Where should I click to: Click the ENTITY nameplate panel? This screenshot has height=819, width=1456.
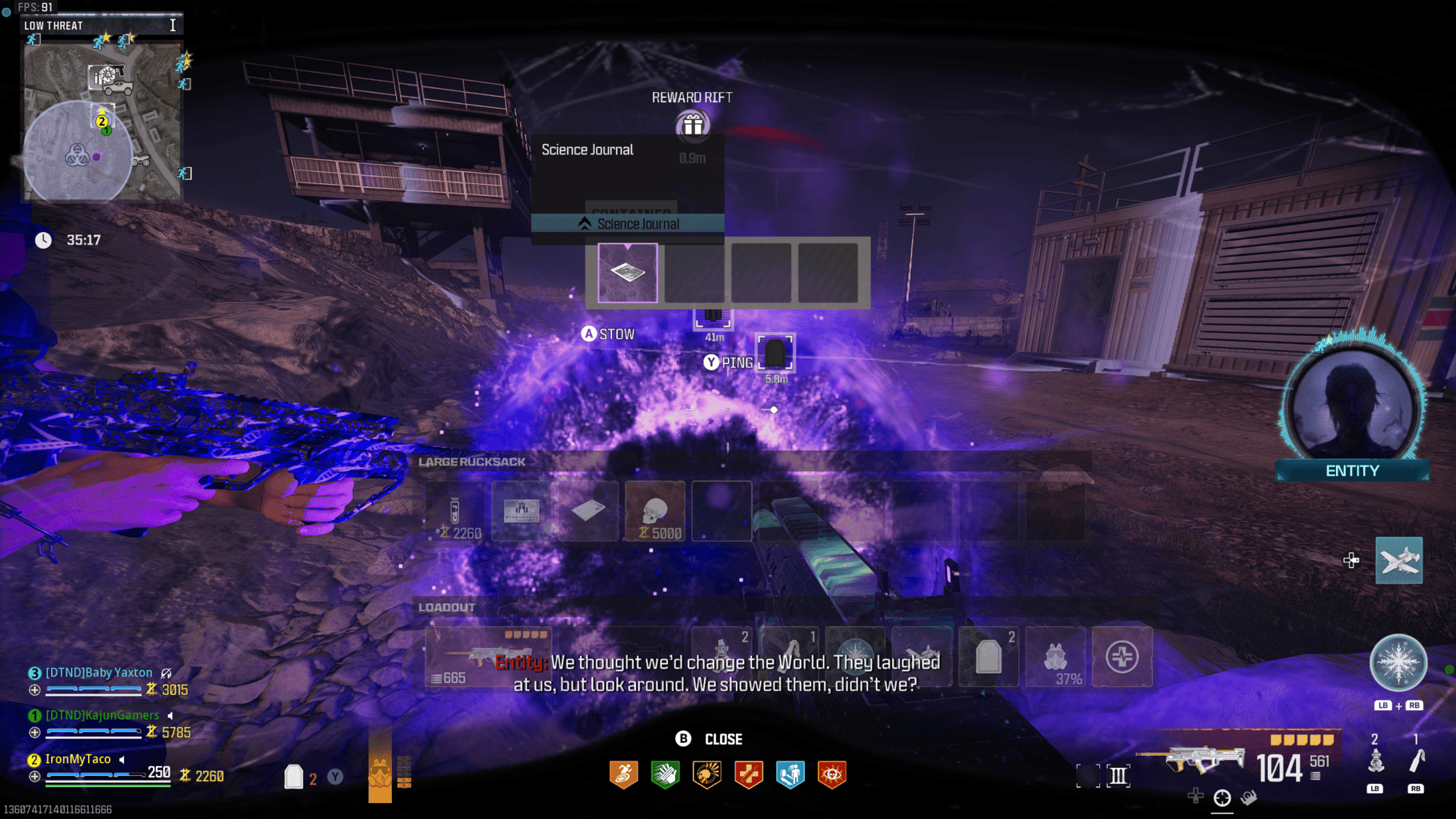pyautogui.click(x=1351, y=470)
